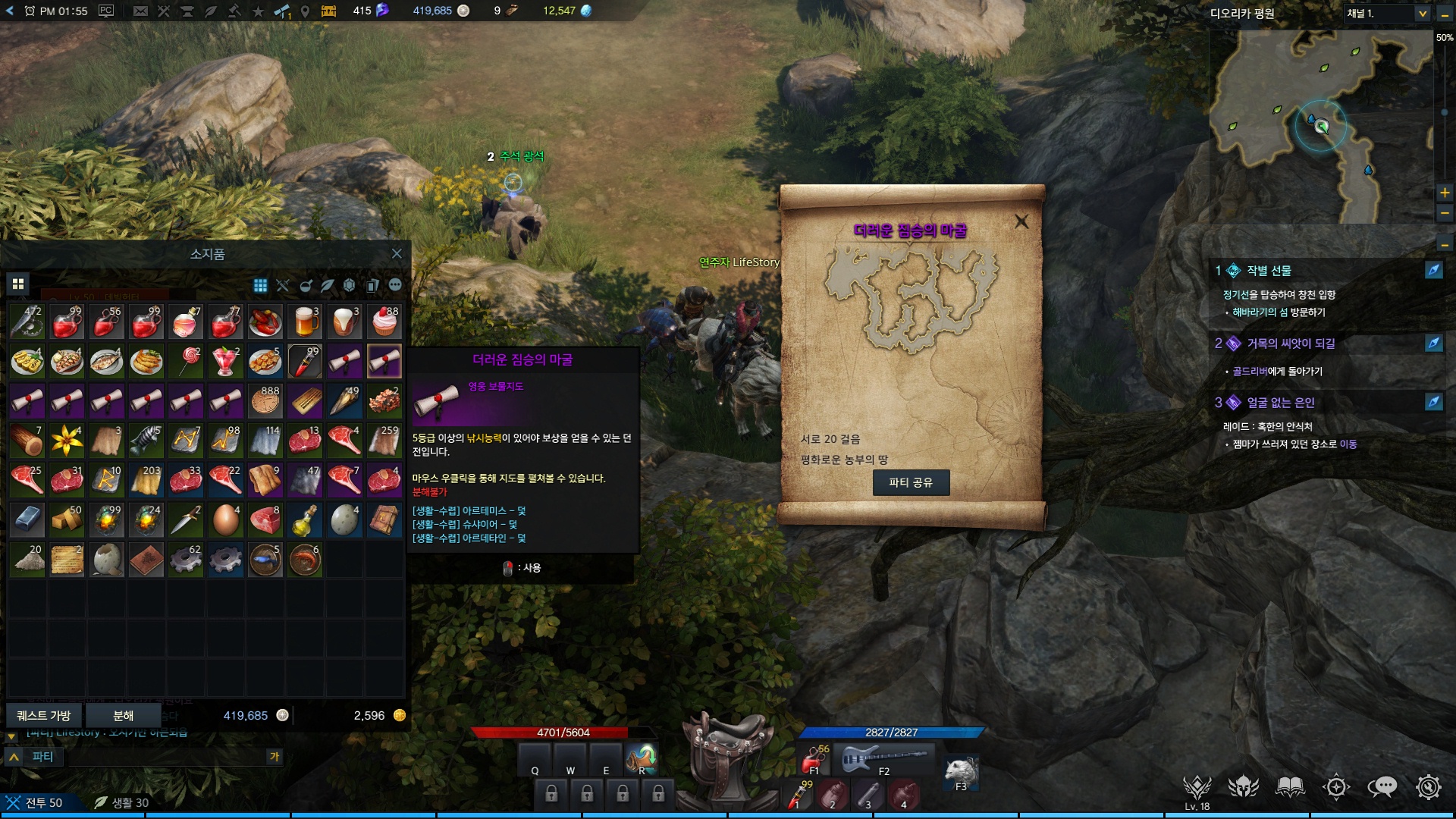Select the 얼굴 없는 은인 quest entry

click(x=1281, y=403)
